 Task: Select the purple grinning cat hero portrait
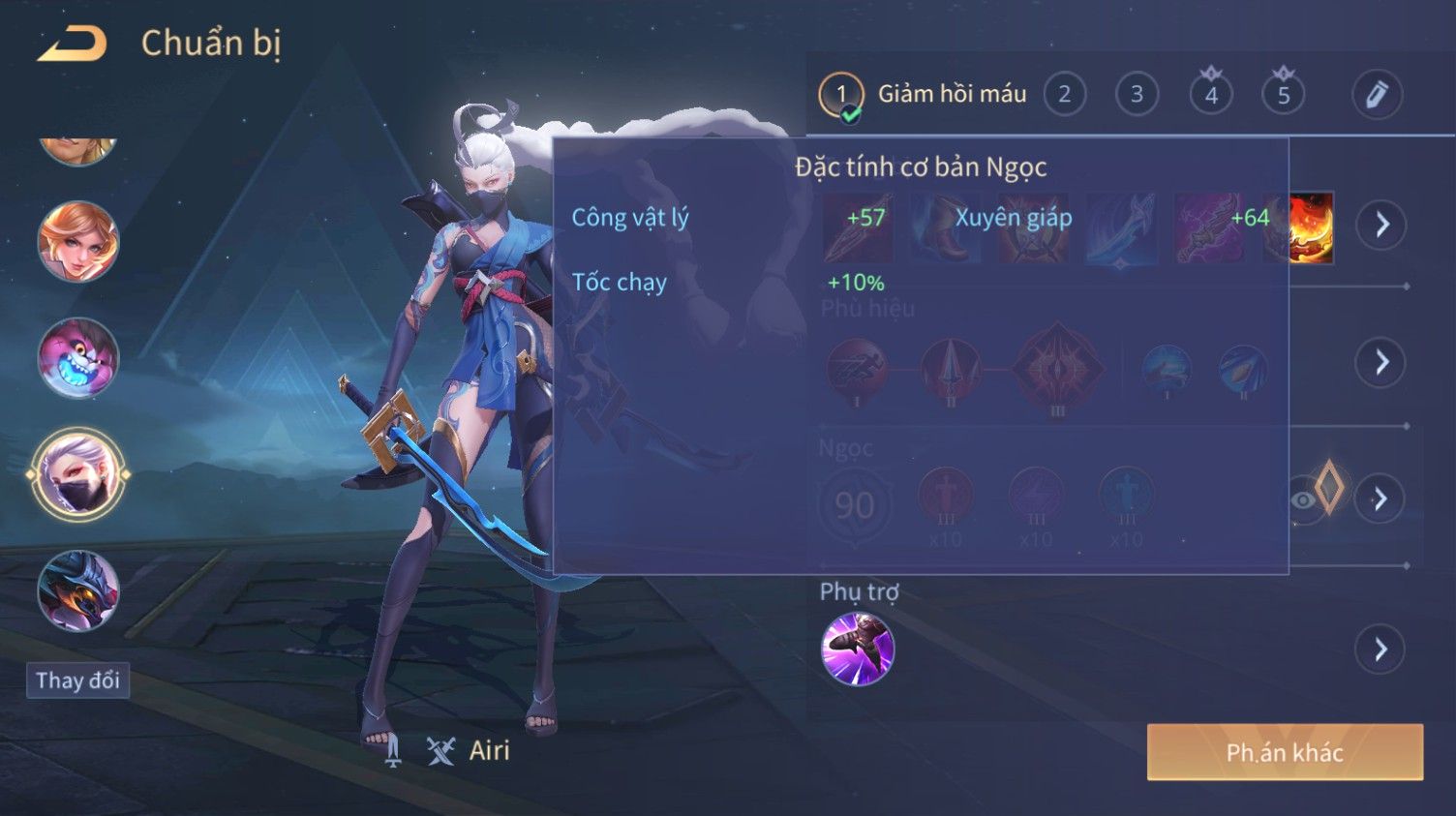click(78, 358)
